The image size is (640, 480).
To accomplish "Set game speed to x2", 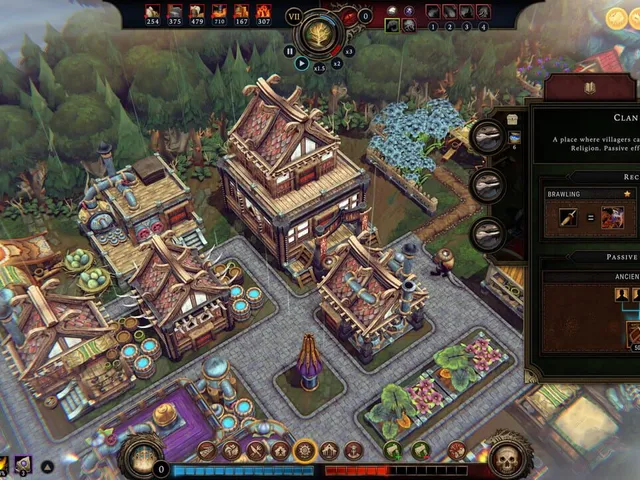I will pos(337,63).
